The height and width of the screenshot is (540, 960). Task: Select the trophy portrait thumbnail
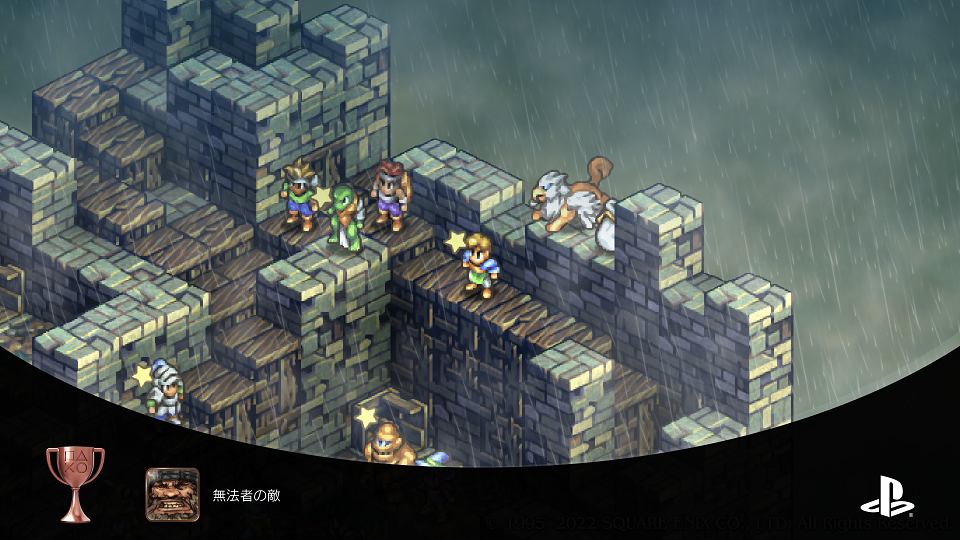(172, 494)
